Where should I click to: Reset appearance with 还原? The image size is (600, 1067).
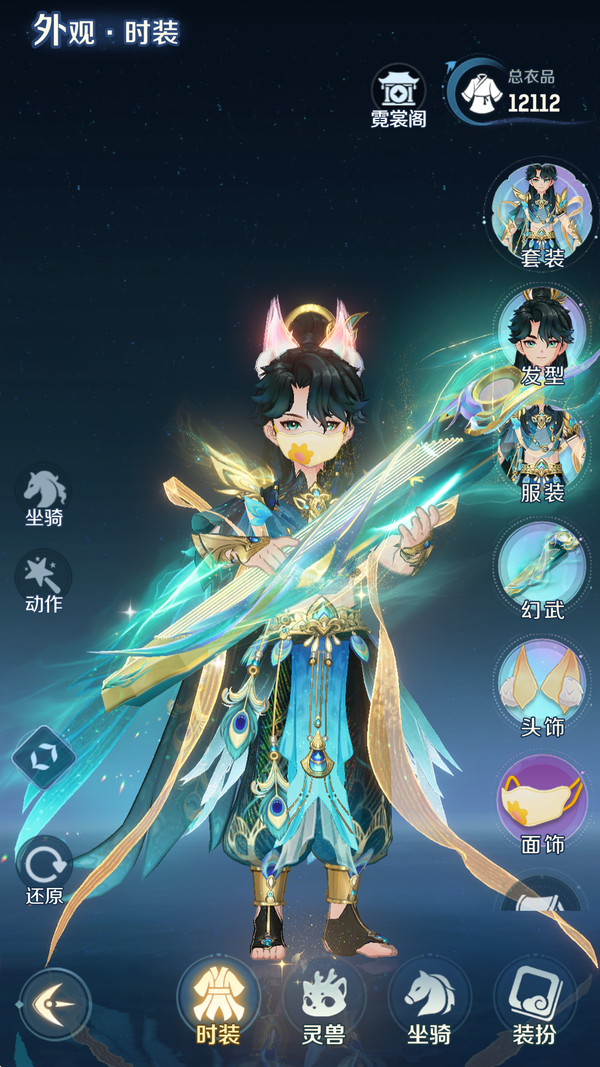pyautogui.click(x=44, y=868)
